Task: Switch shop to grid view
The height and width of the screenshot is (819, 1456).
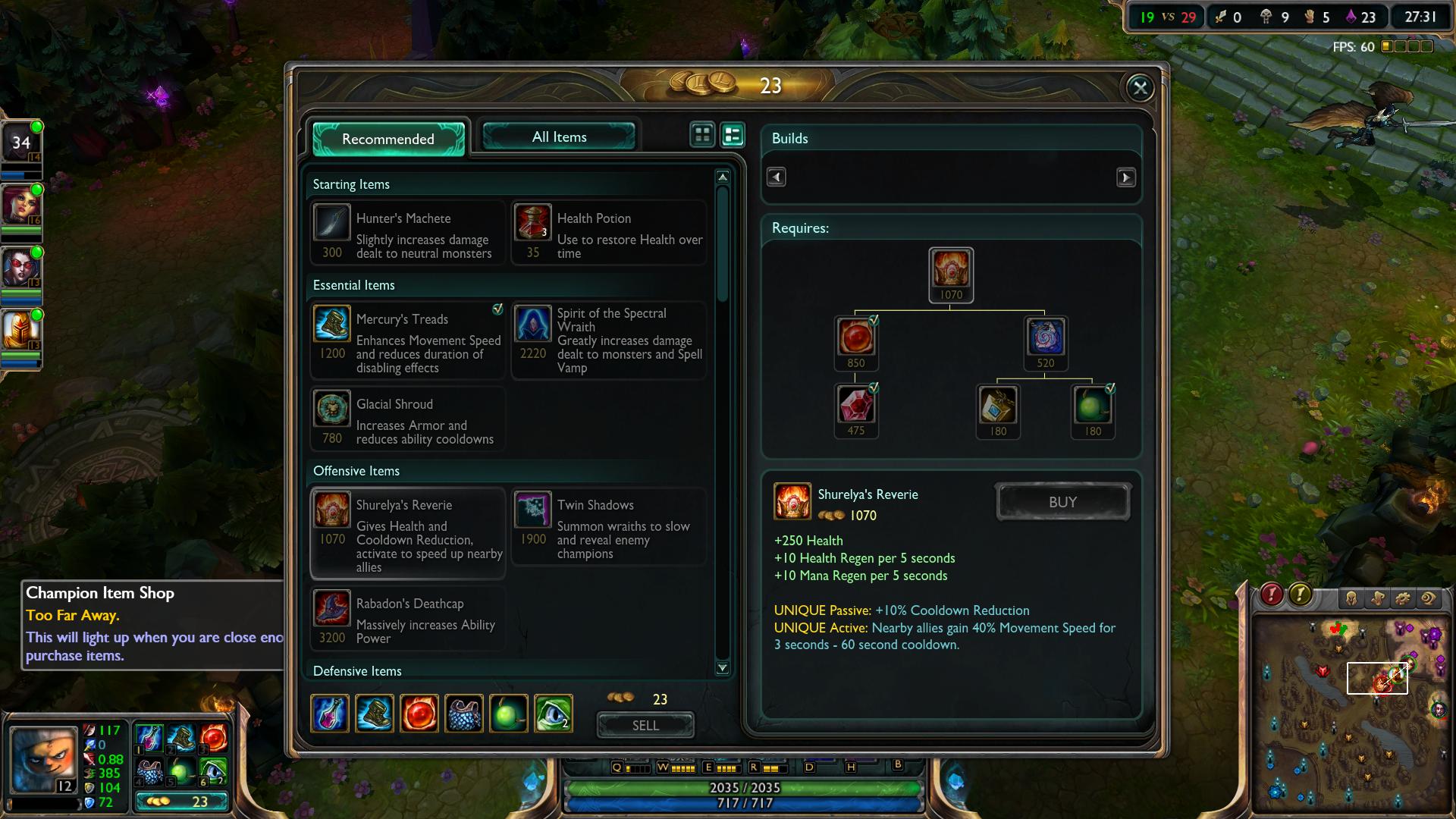Action: (702, 135)
